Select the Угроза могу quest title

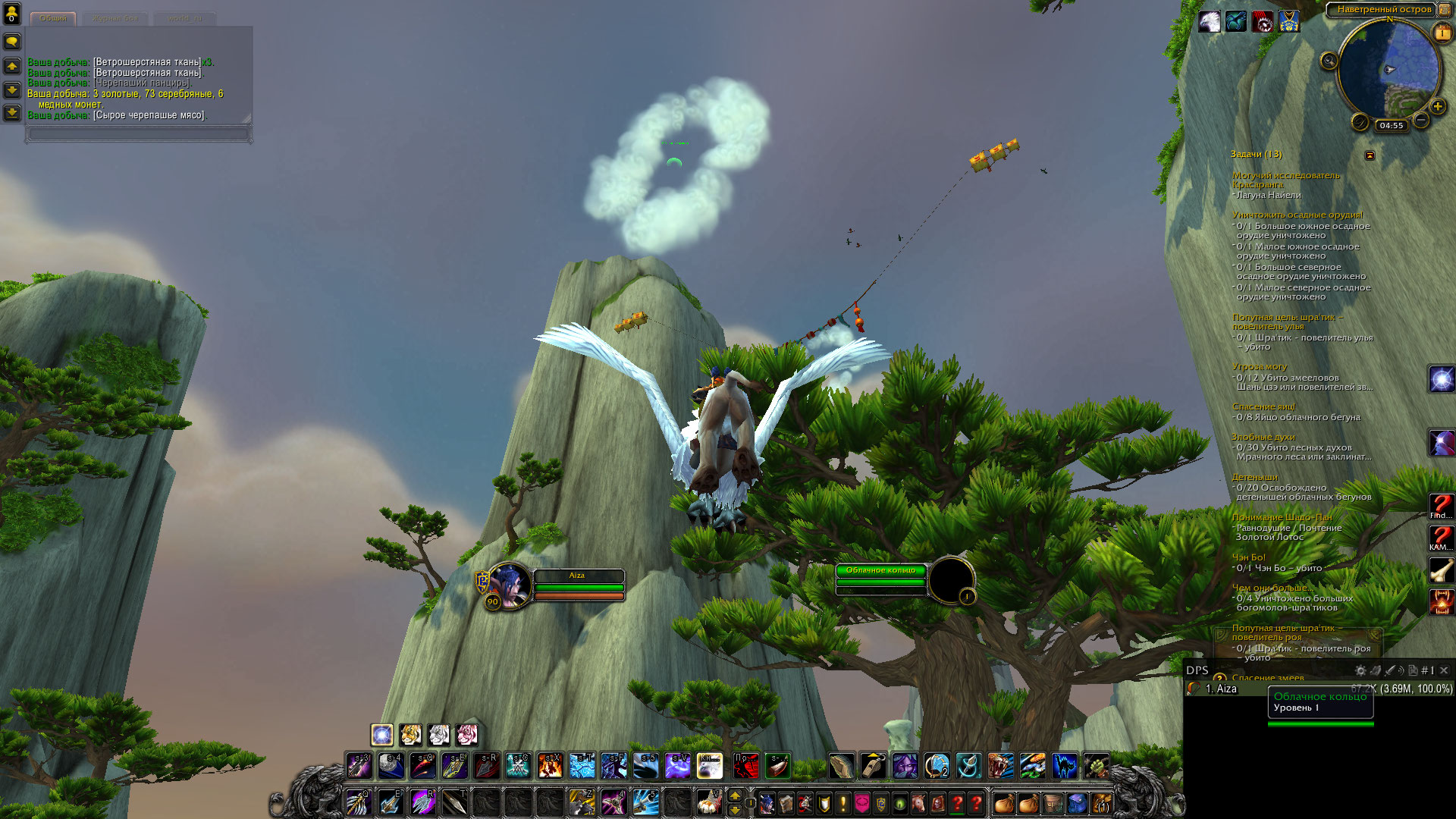click(x=1259, y=367)
